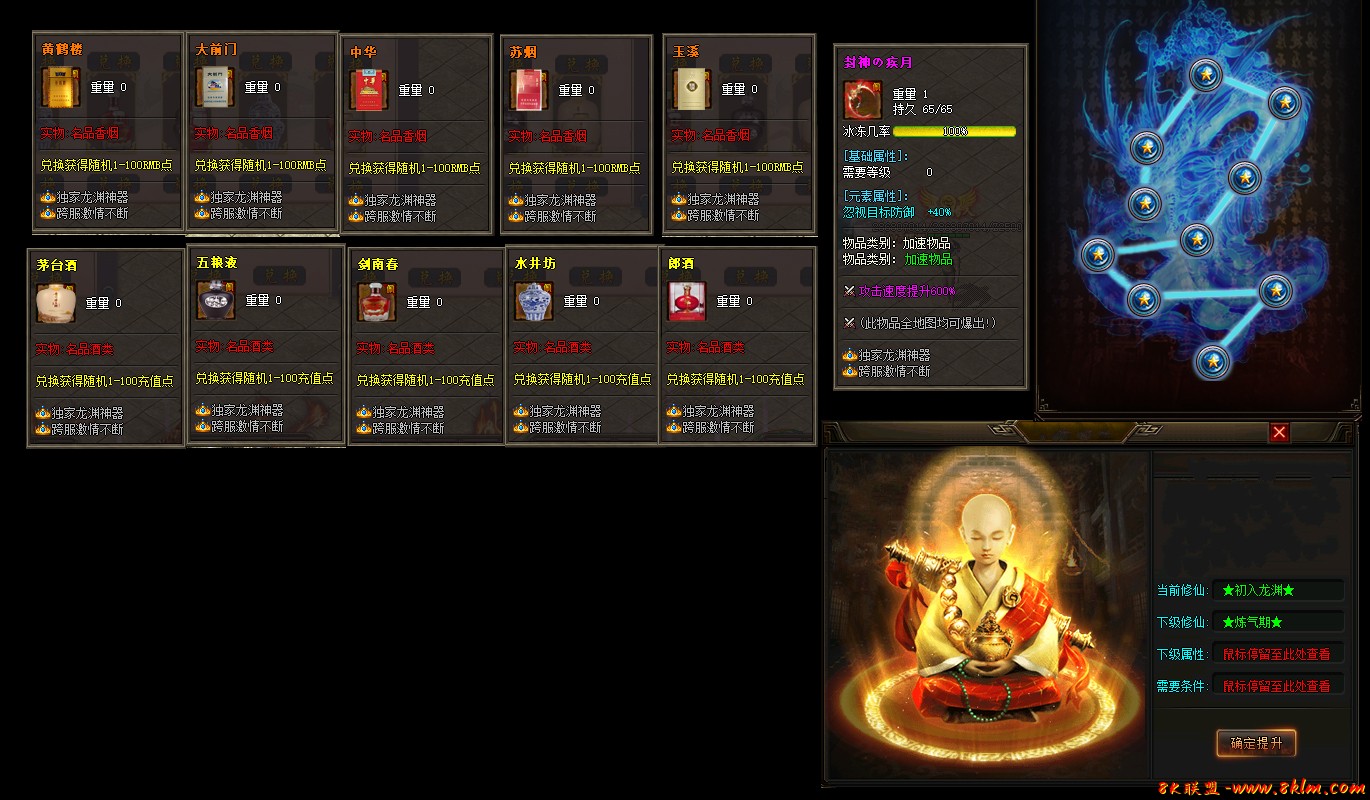Select the 黄鹤楼 cigarette item icon
Viewport: 1370px width, 800px height.
pos(60,87)
